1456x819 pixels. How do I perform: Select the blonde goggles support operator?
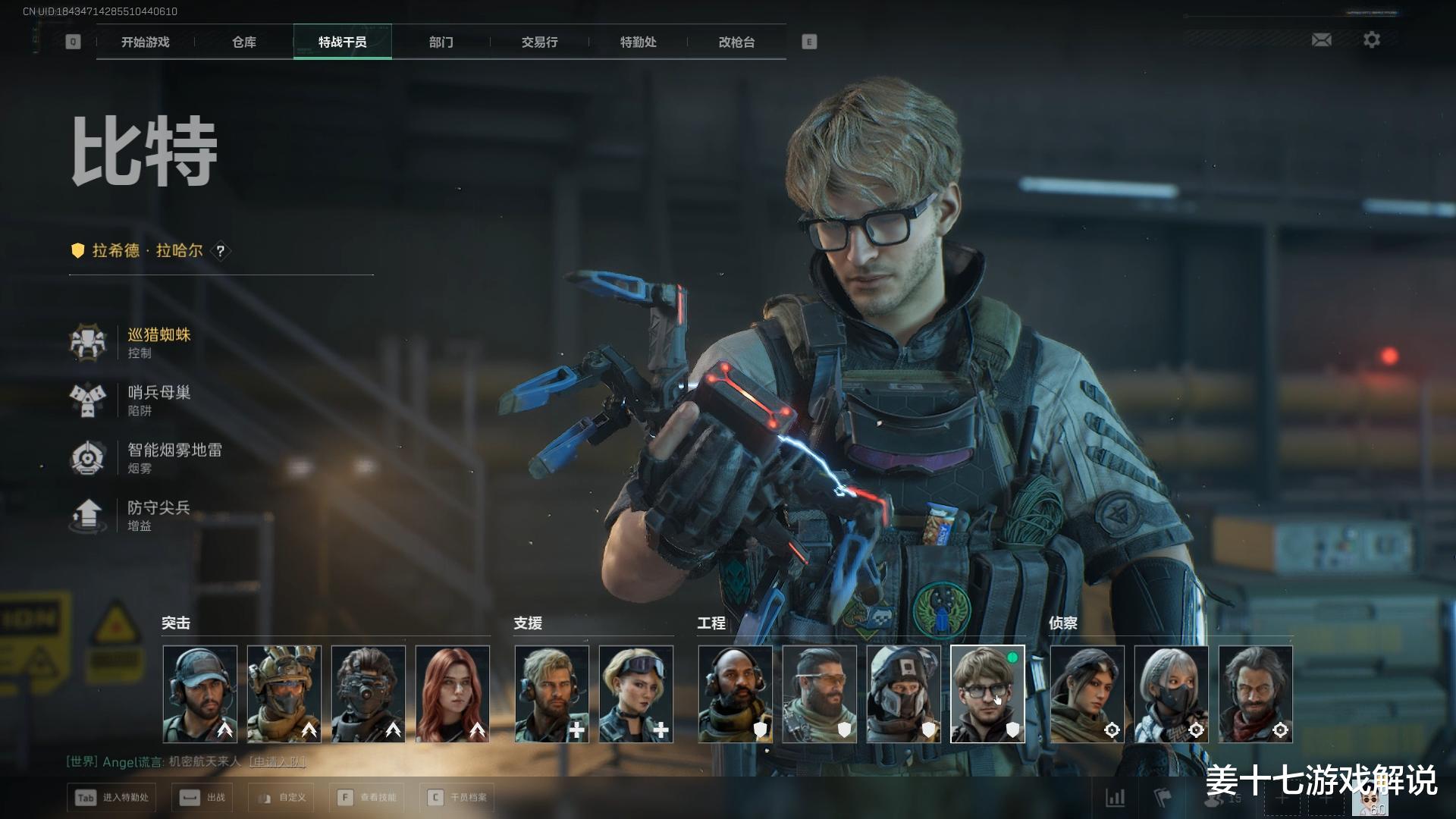click(x=635, y=694)
